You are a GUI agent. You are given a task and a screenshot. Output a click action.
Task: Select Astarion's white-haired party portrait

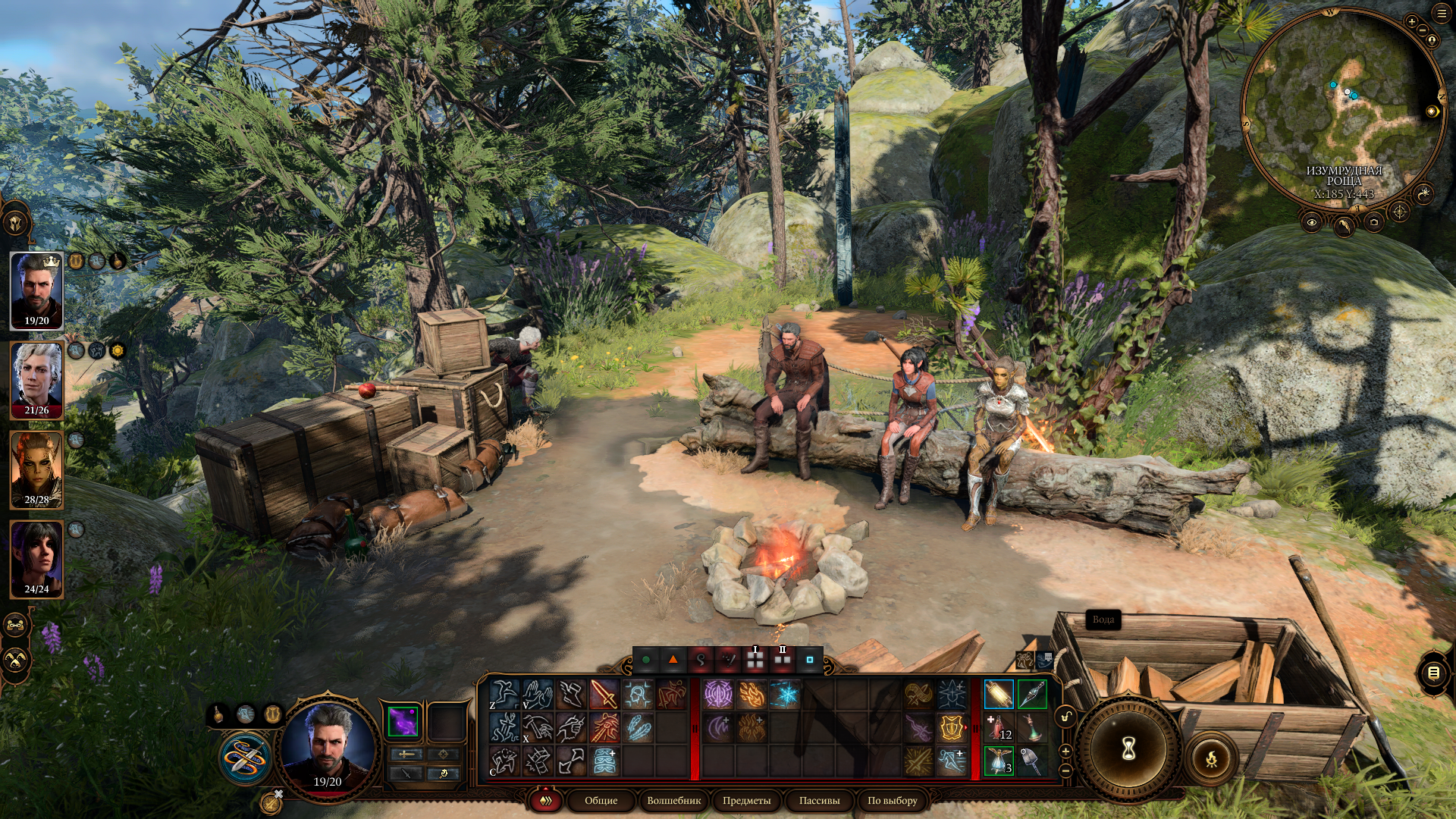[36, 380]
